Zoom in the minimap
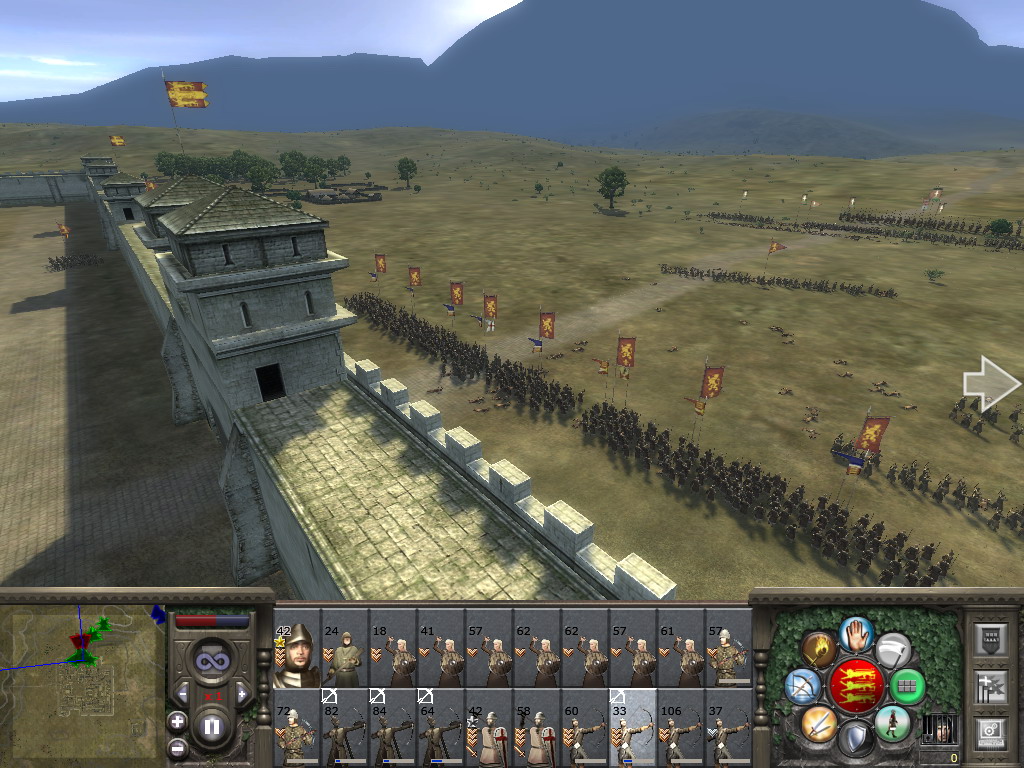 click(177, 722)
